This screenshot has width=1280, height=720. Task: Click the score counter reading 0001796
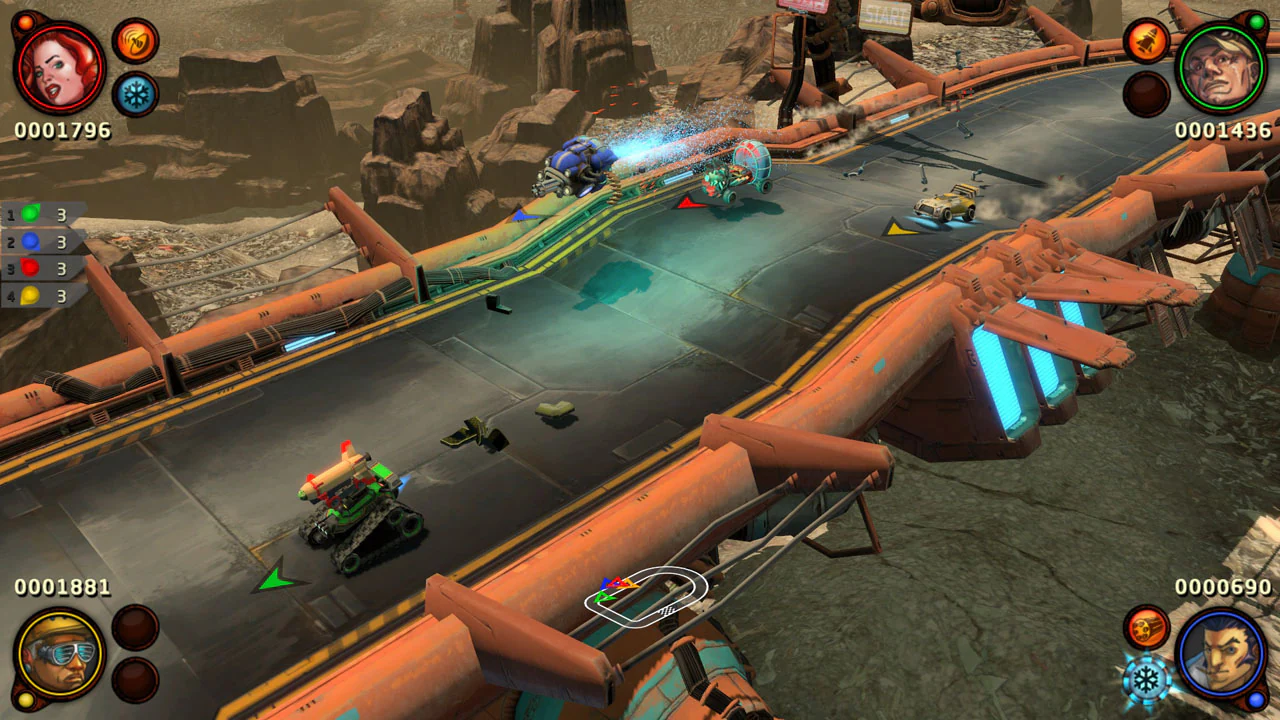click(x=62, y=130)
